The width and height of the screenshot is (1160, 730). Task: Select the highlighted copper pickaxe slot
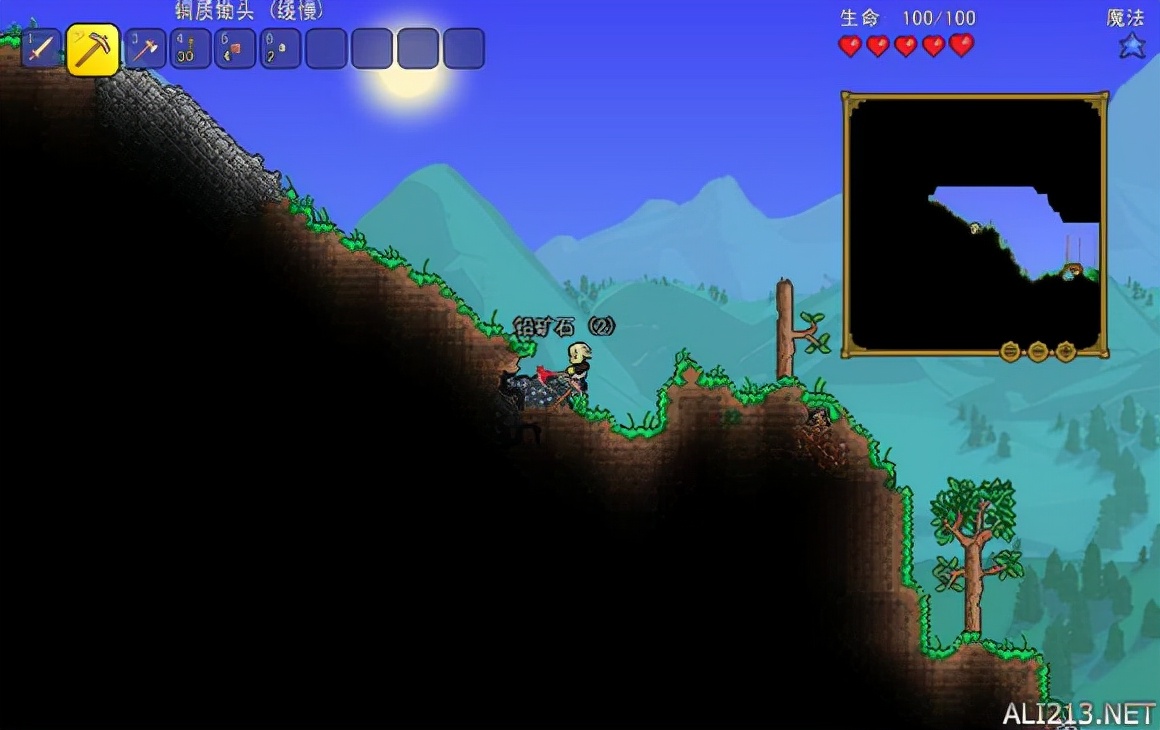click(x=93, y=49)
